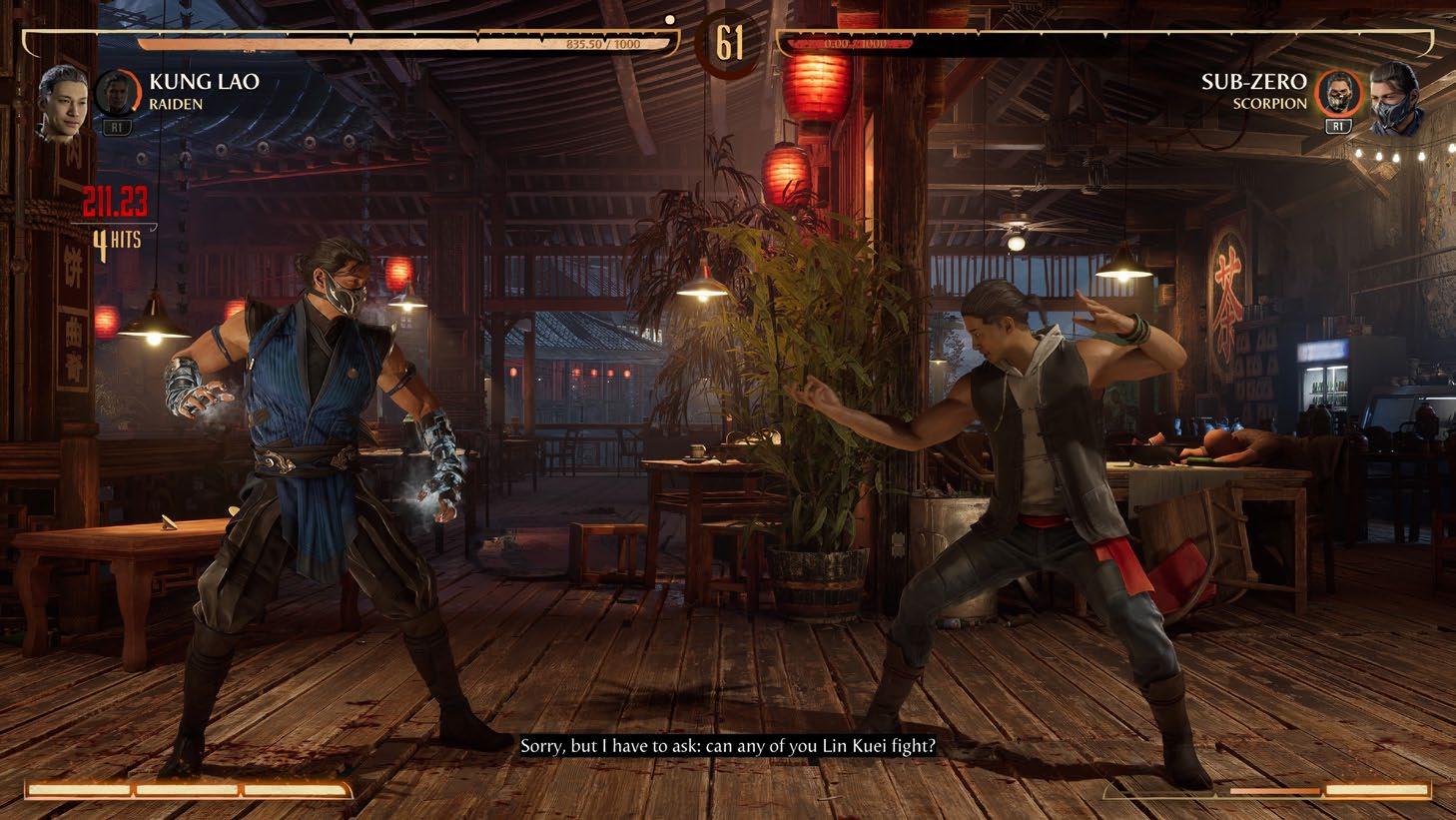Image resolution: width=1456 pixels, height=820 pixels.
Task: Select the Scorpion kameo icon
Action: tap(1338, 94)
